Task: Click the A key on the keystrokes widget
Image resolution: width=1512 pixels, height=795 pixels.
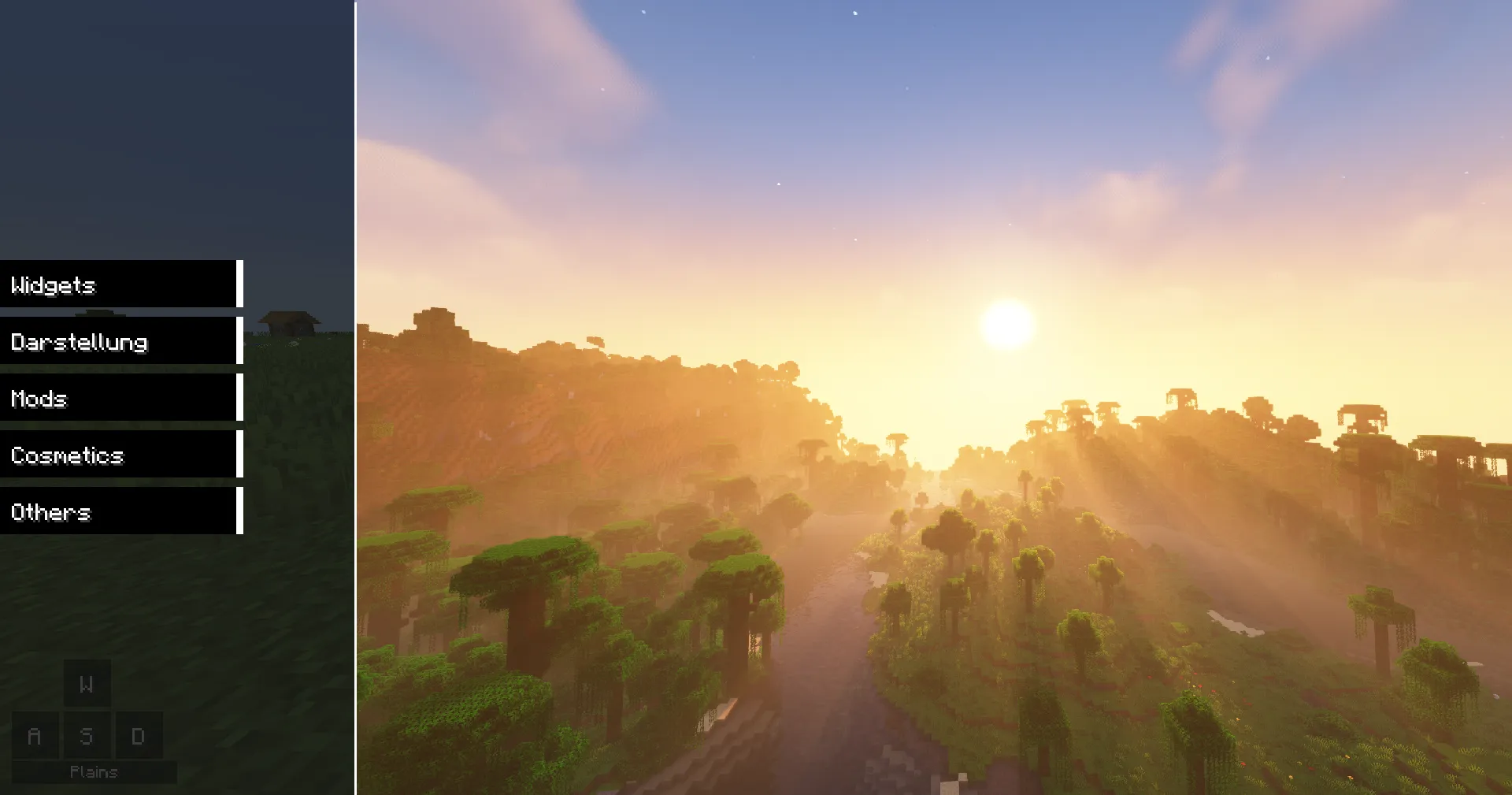Action: tap(35, 736)
